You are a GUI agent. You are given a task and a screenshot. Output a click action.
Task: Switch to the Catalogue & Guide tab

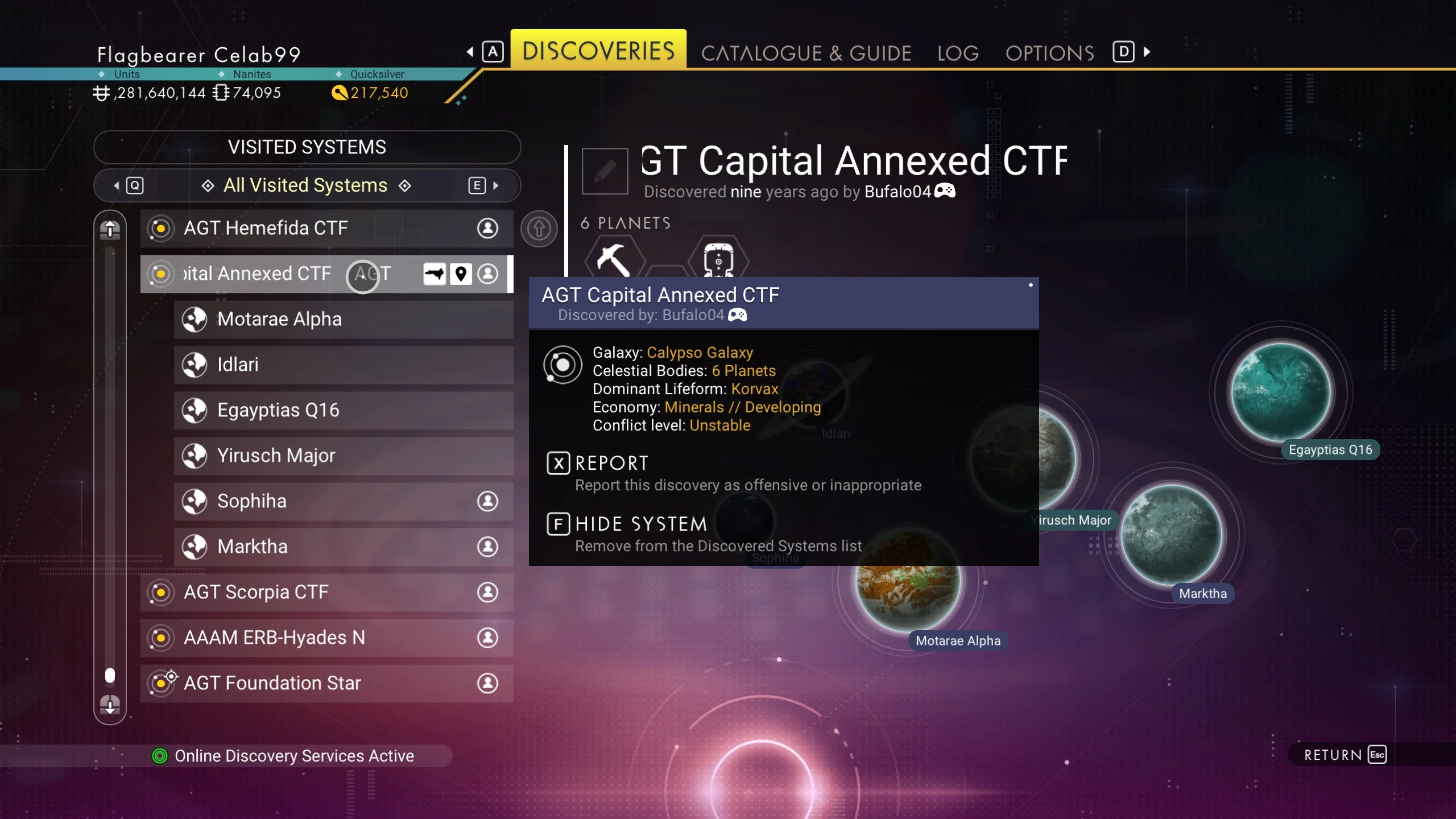pos(806,53)
